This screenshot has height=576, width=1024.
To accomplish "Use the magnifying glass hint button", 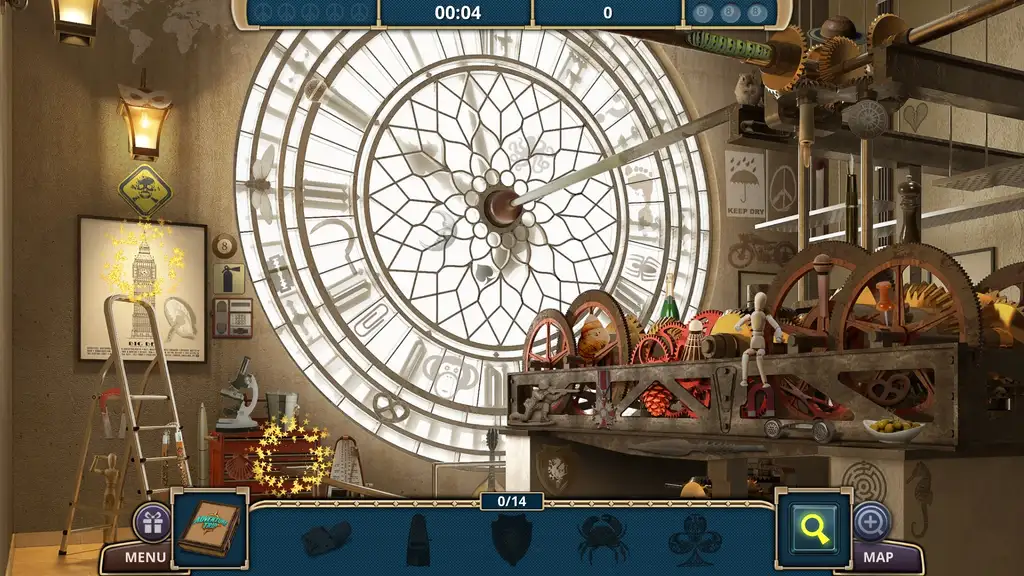I will (x=813, y=527).
